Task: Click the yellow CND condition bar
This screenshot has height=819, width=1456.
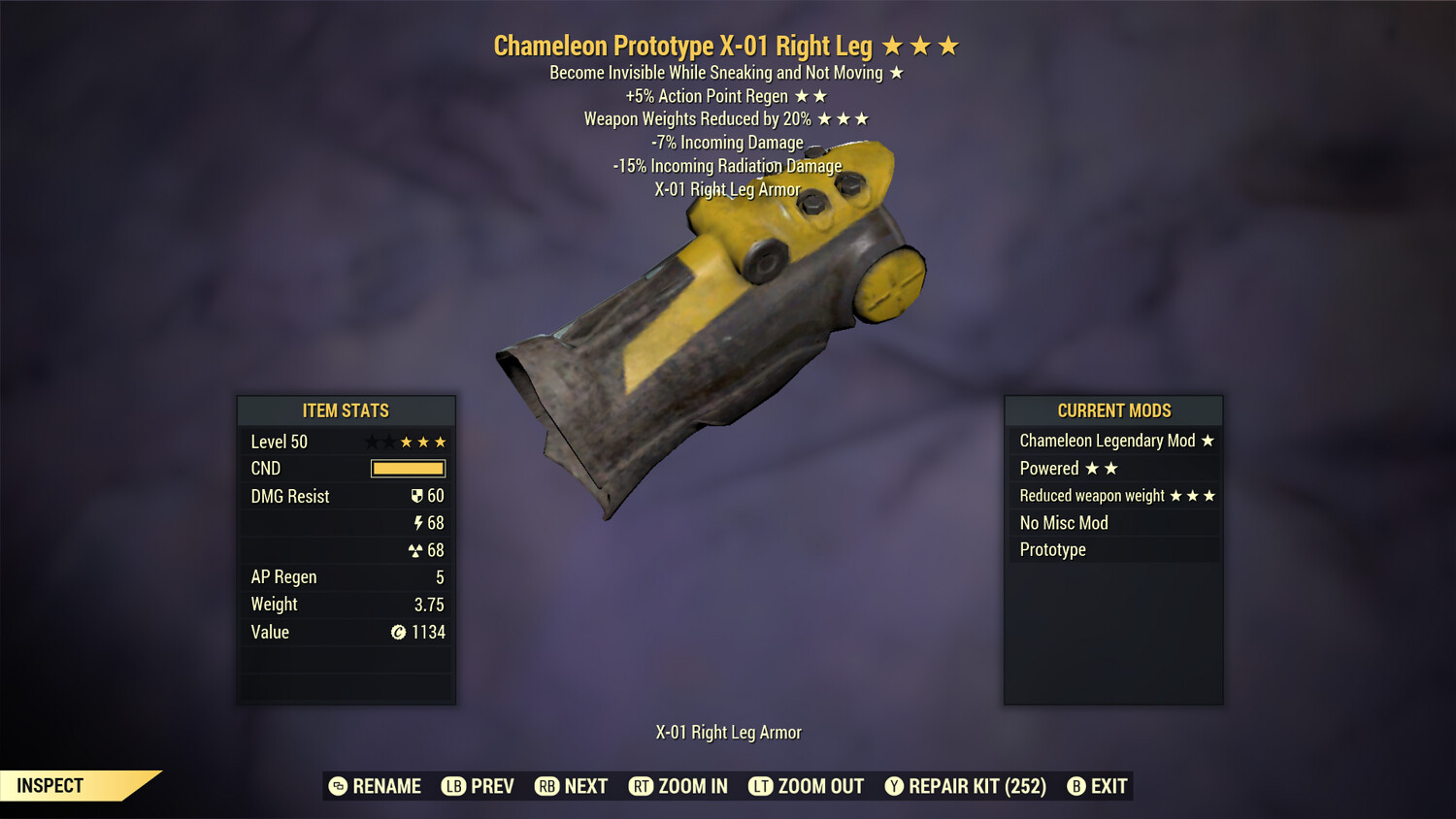Action: tap(408, 468)
